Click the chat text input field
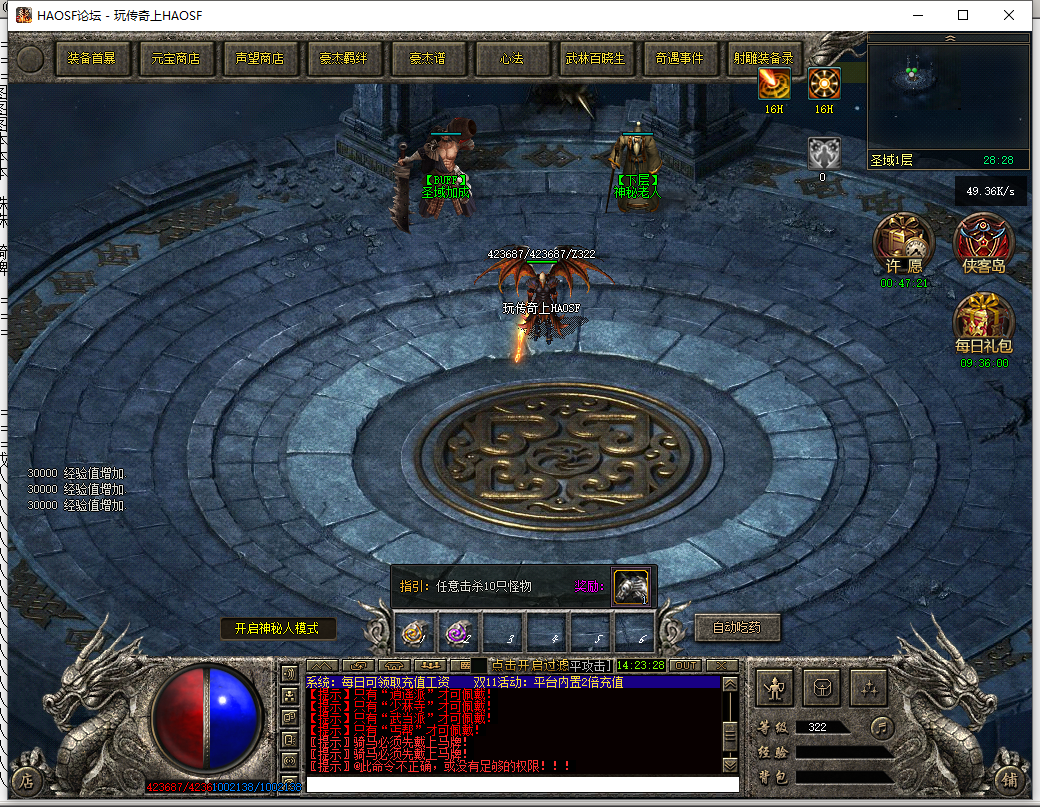The width and height of the screenshot is (1040, 807). click(x=522, y=784)
